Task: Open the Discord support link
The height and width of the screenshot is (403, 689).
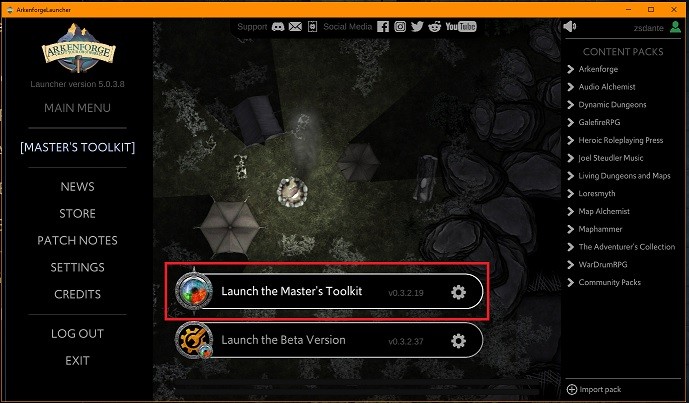Action: [277, 26]
